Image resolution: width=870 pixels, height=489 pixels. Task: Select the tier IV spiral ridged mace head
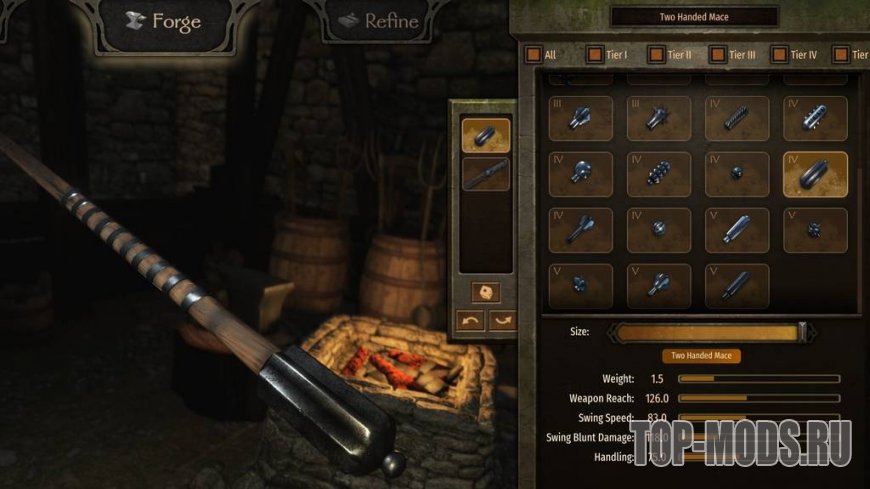tap(737, 118)
